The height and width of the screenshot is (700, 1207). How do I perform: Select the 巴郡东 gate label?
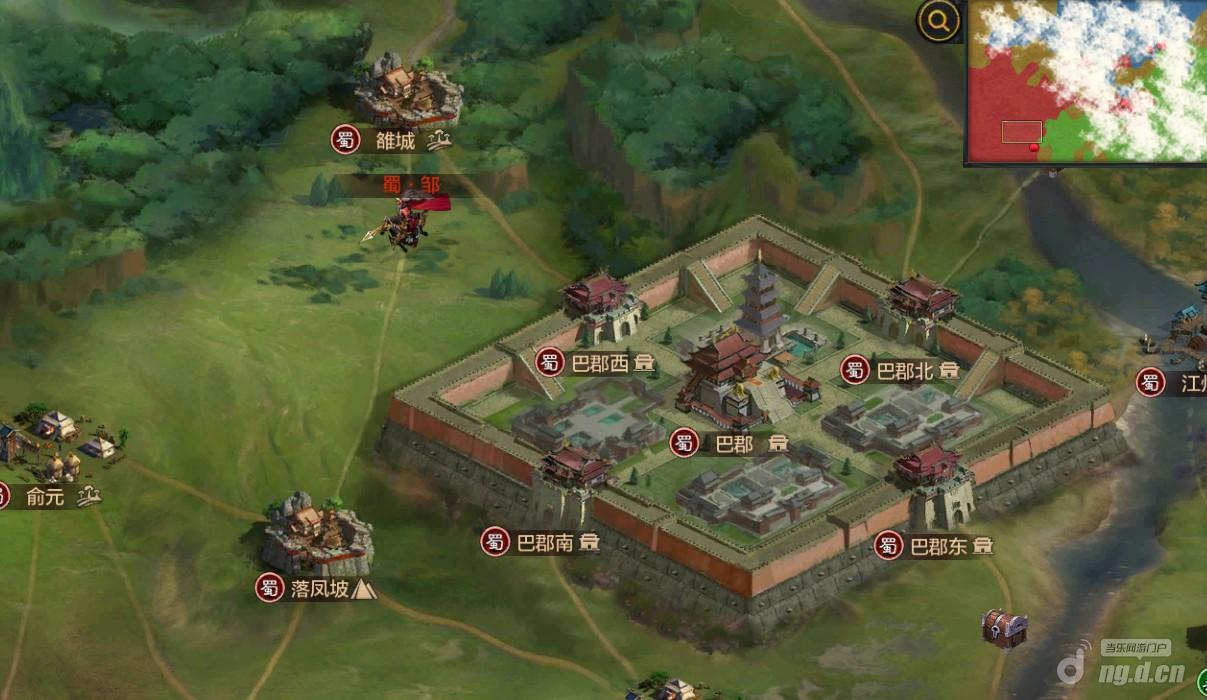pos(937,546)
